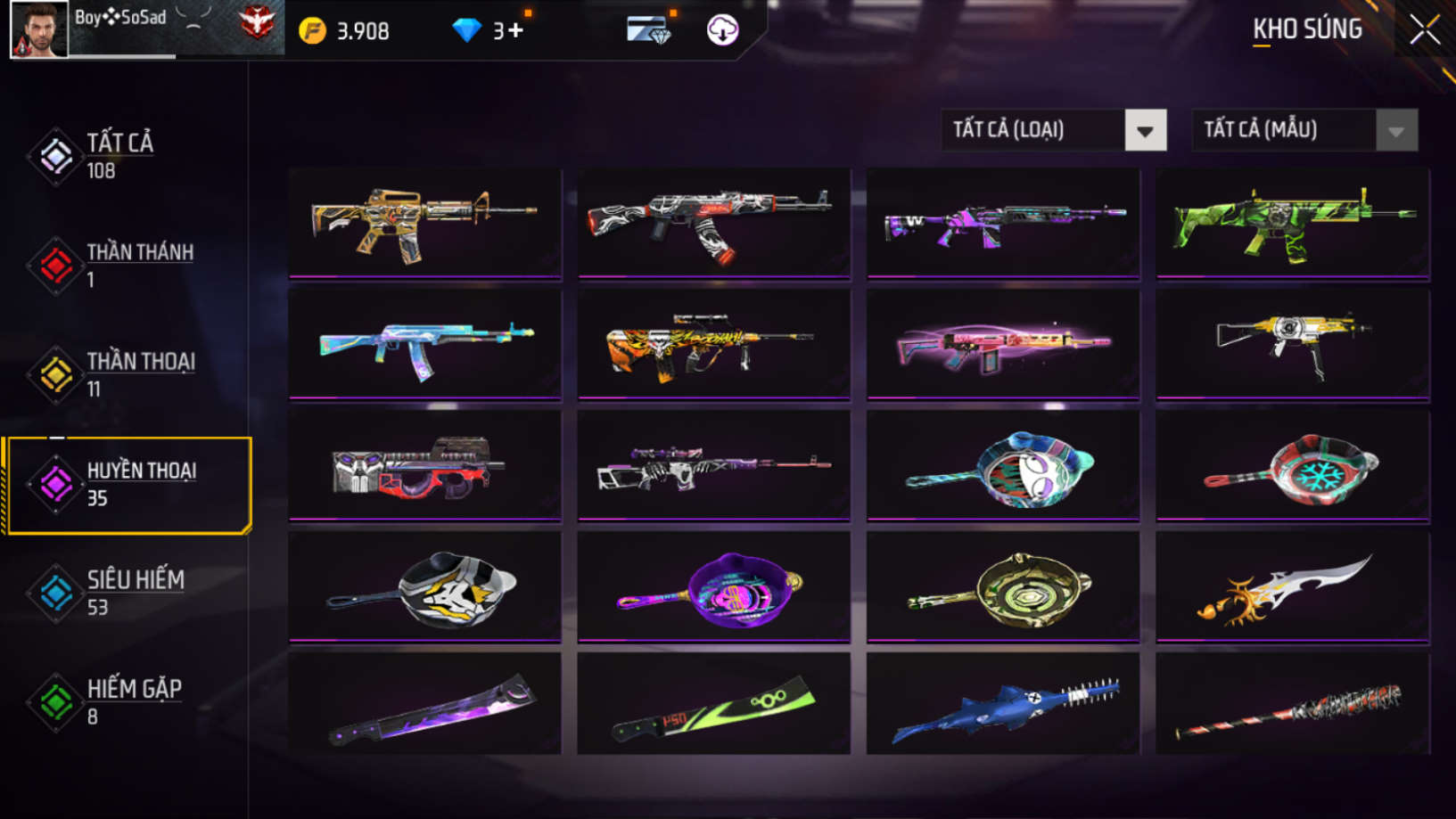The image size is (1456, 819).
Task: Pick the green SCAR rifle skin
Action: pos(1292,223)
